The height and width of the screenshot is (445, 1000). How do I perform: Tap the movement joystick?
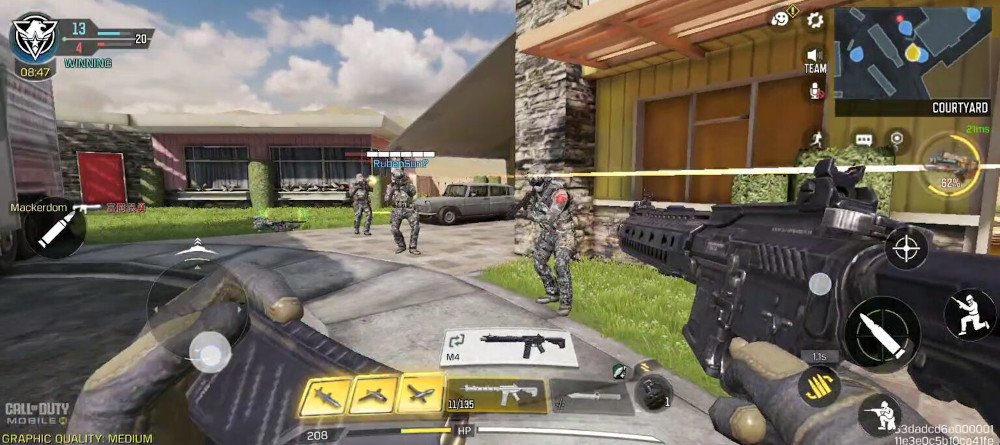(x=209, y=350)
